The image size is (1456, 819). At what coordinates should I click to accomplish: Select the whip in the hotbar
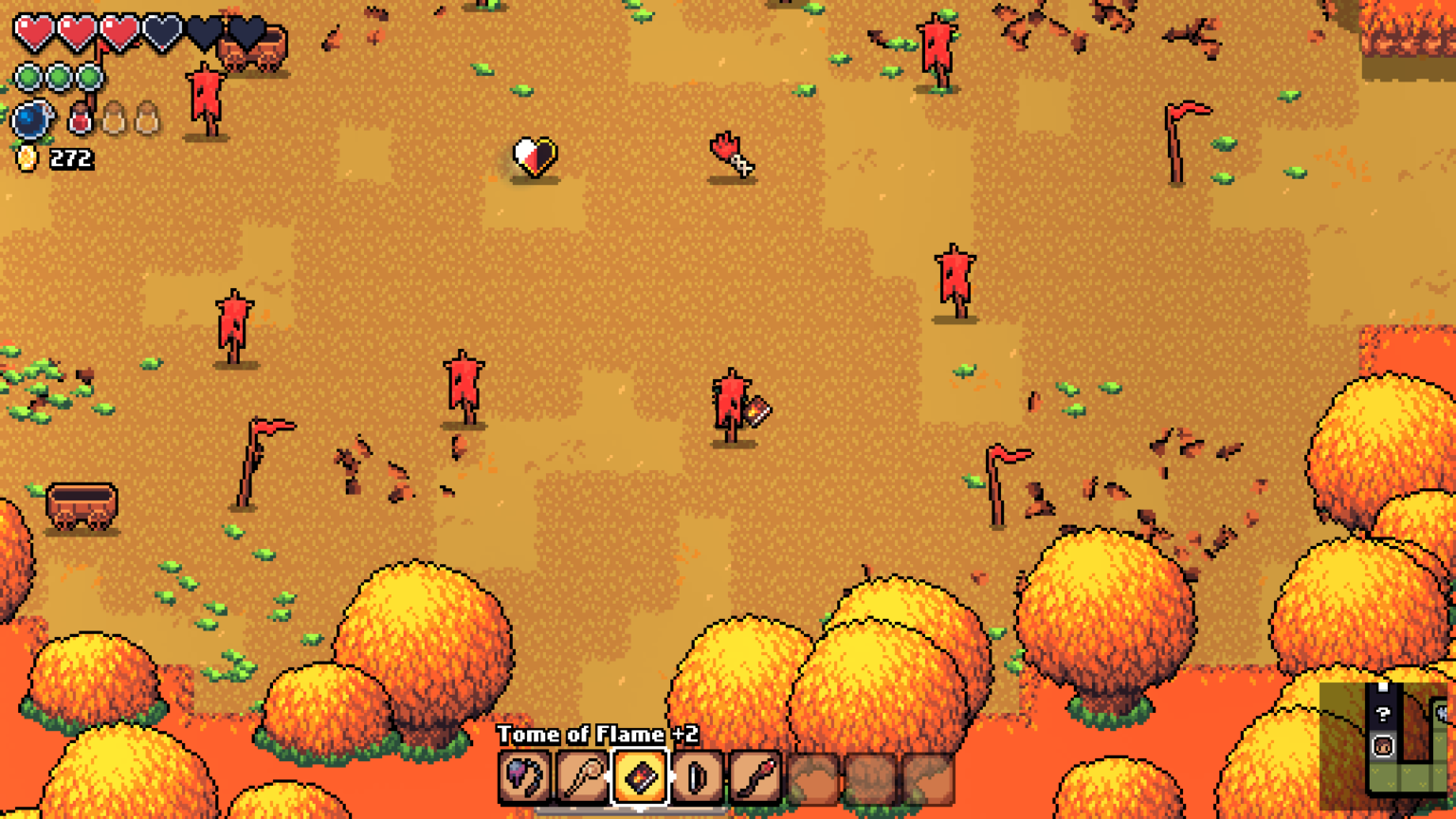click(524, 779)
